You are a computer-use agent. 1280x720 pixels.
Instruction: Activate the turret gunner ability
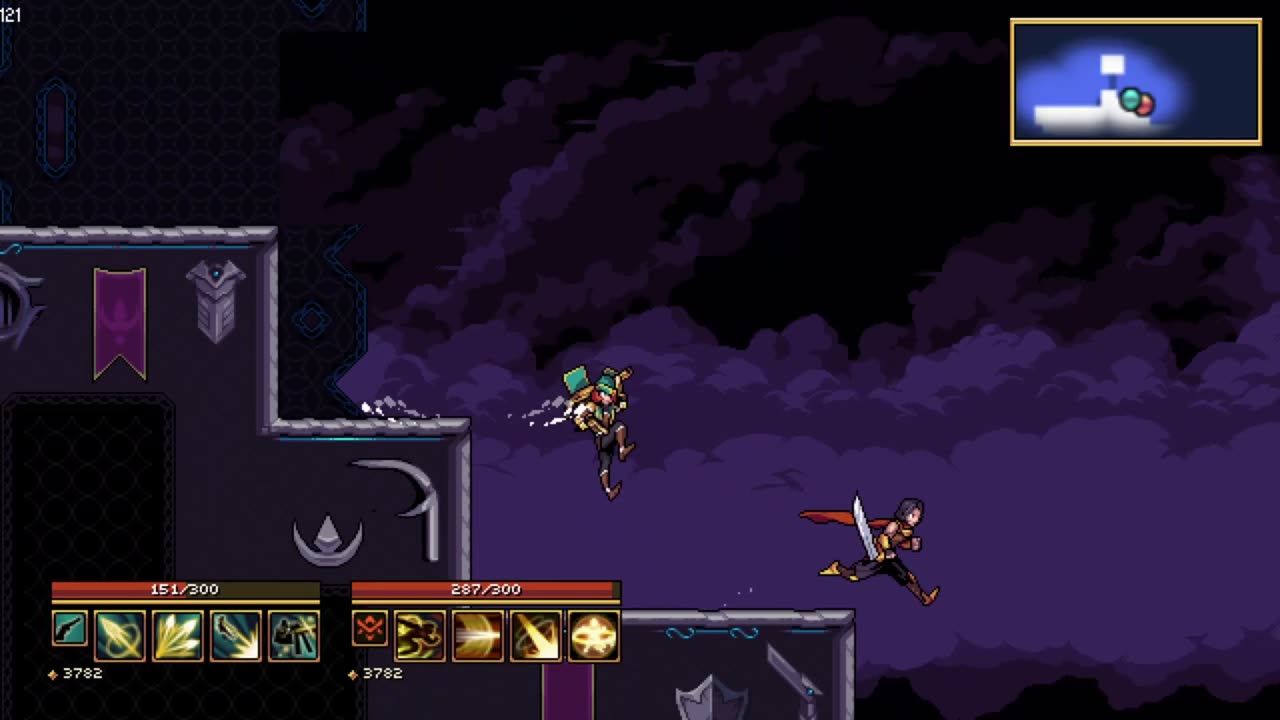(x=294, y=636)
